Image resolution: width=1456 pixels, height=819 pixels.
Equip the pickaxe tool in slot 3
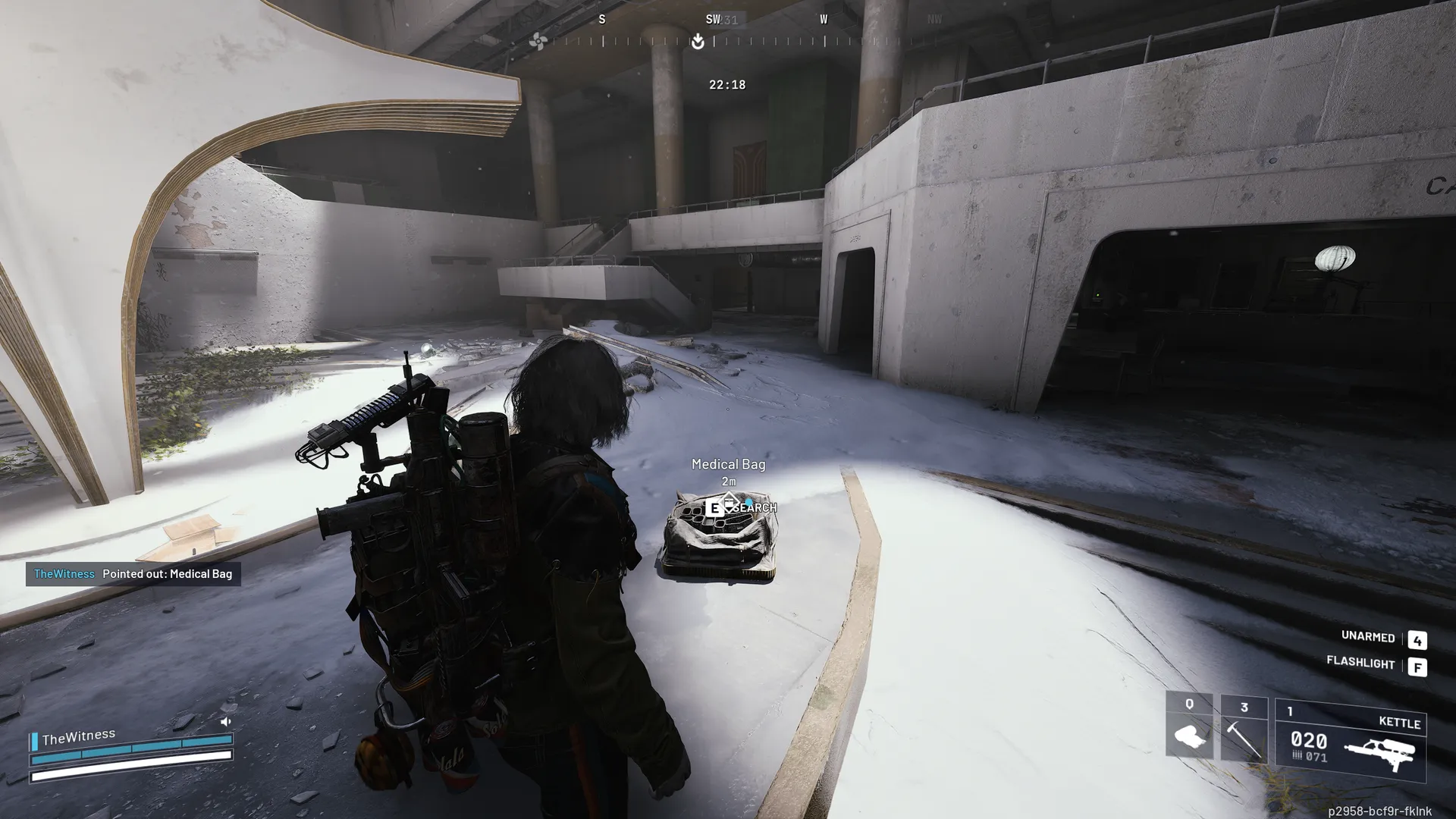coord(1244,728)
